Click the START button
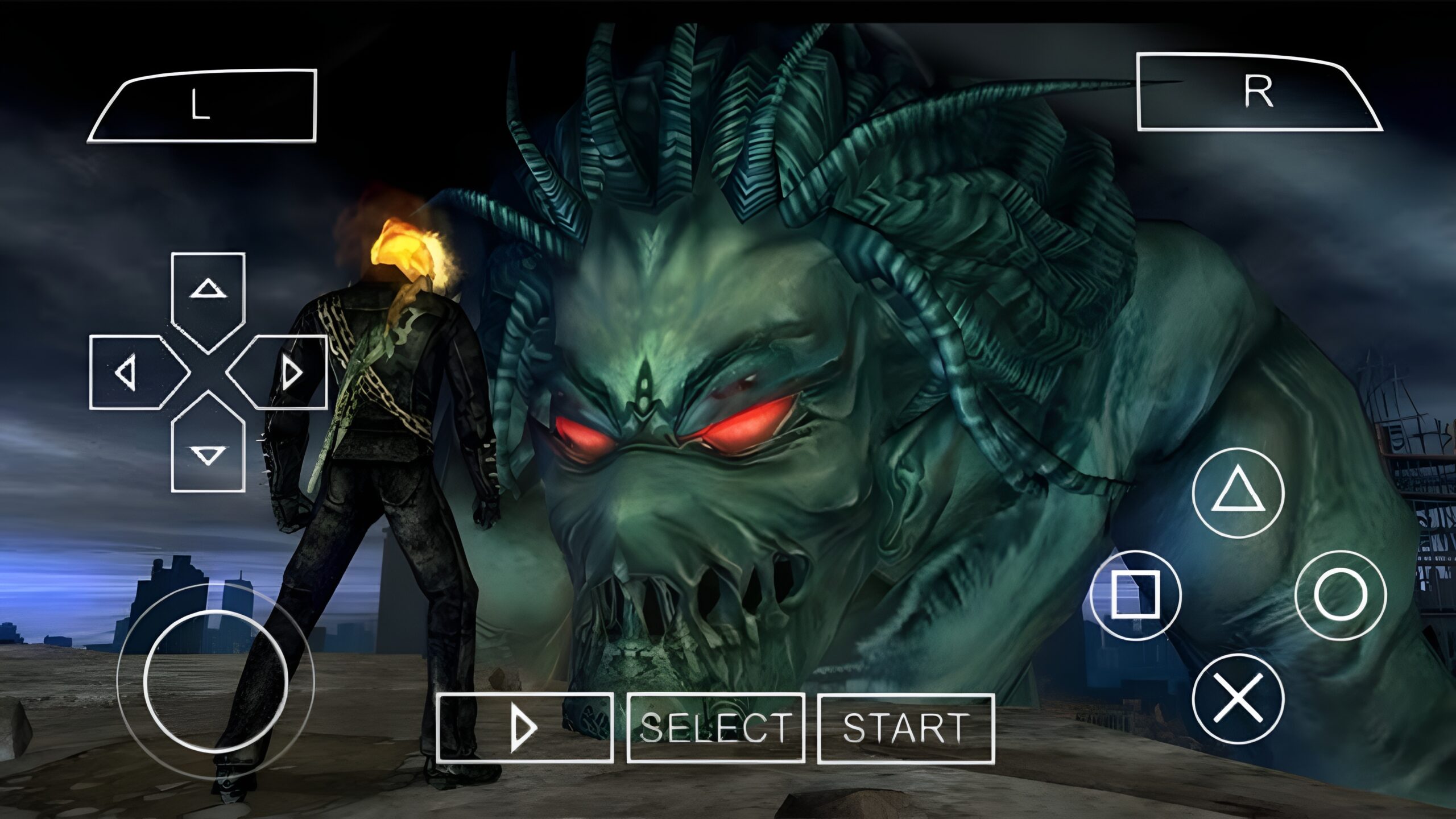The image size is (1456, 819). (905, 728)
